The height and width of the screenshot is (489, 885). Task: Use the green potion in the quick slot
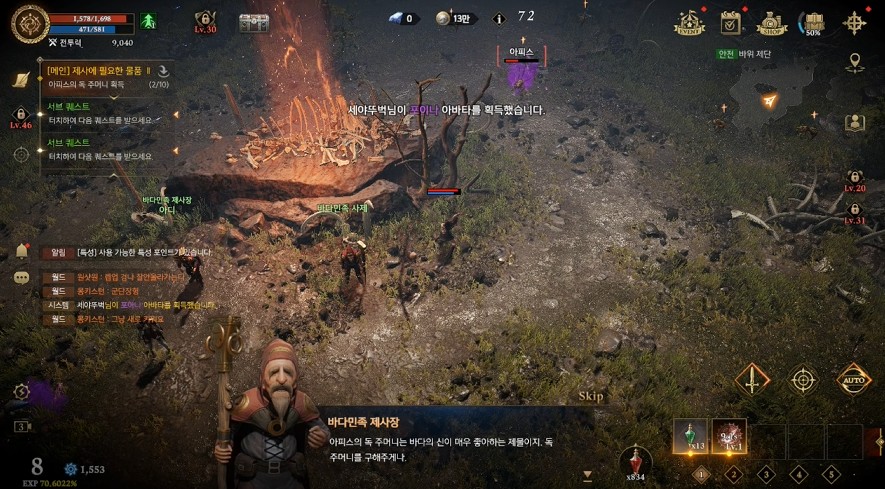tap(690, 435)
